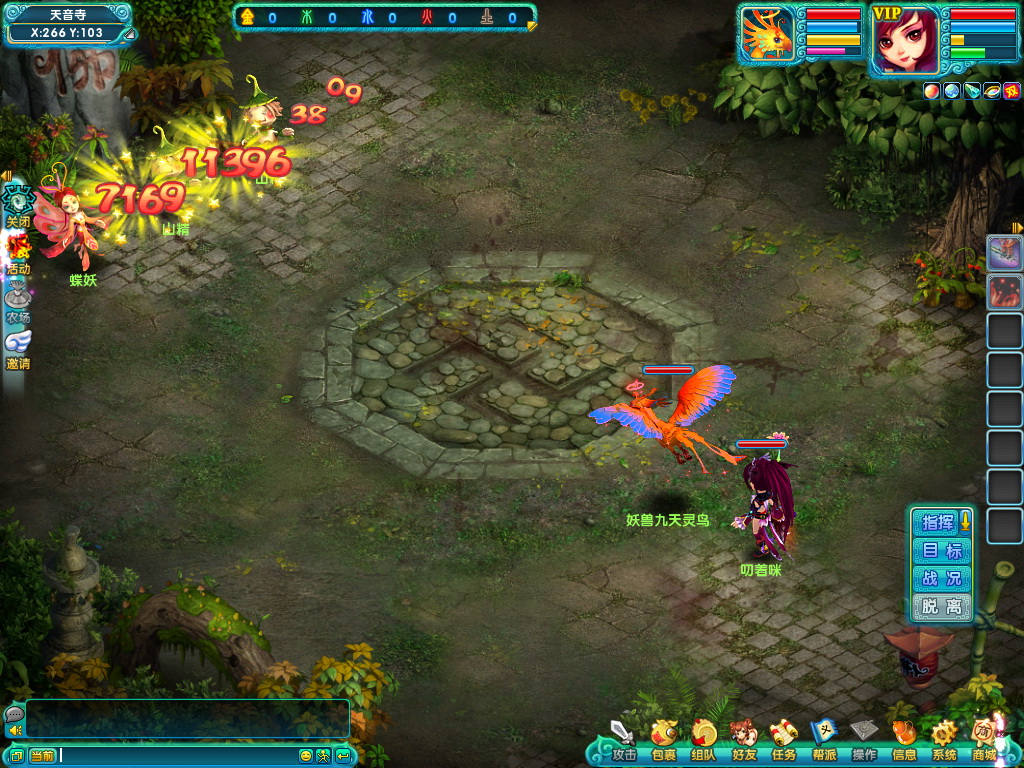Open the 包裹 (Bag) inventory
Viewport: 1024px width, 768px height.
(663, 738)
